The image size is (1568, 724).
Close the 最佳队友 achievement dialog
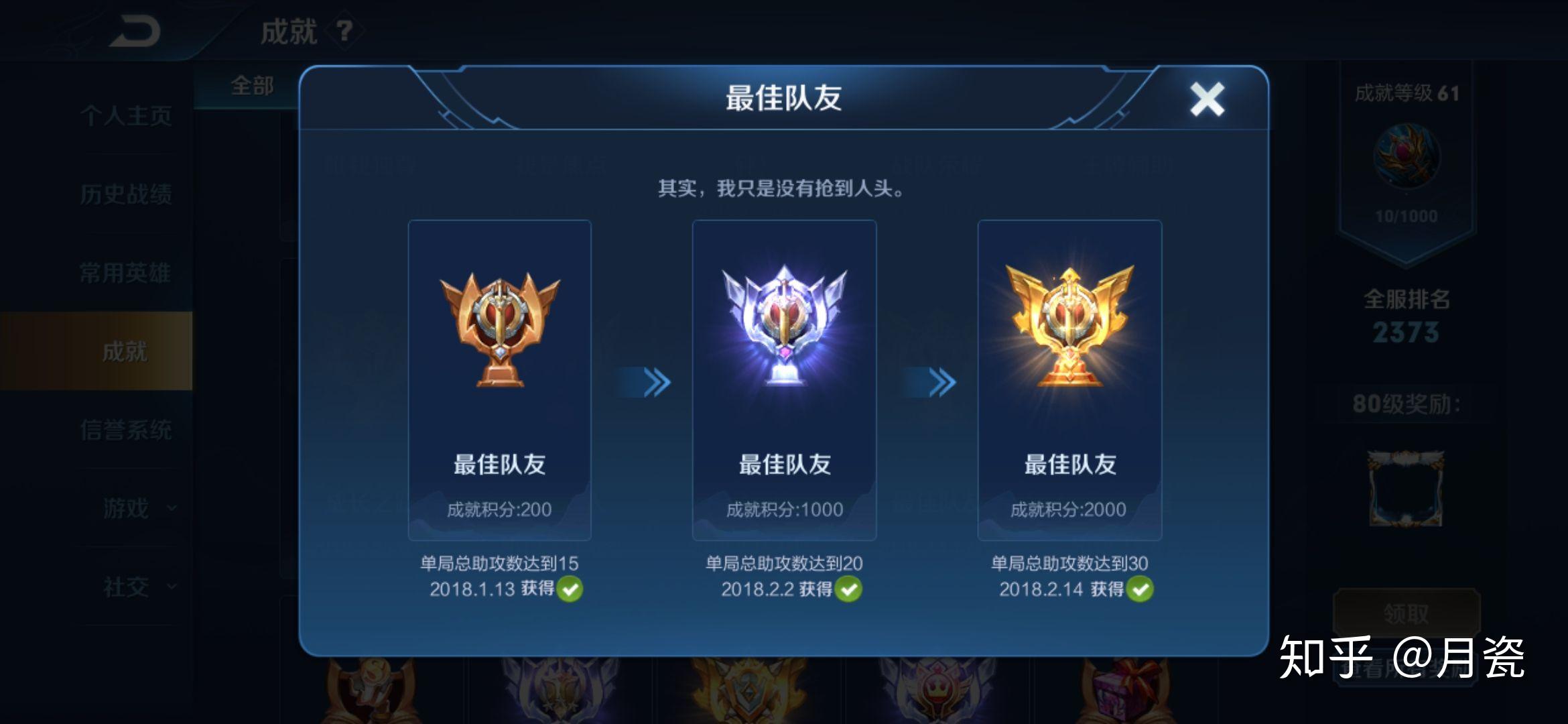[1207, 99]
